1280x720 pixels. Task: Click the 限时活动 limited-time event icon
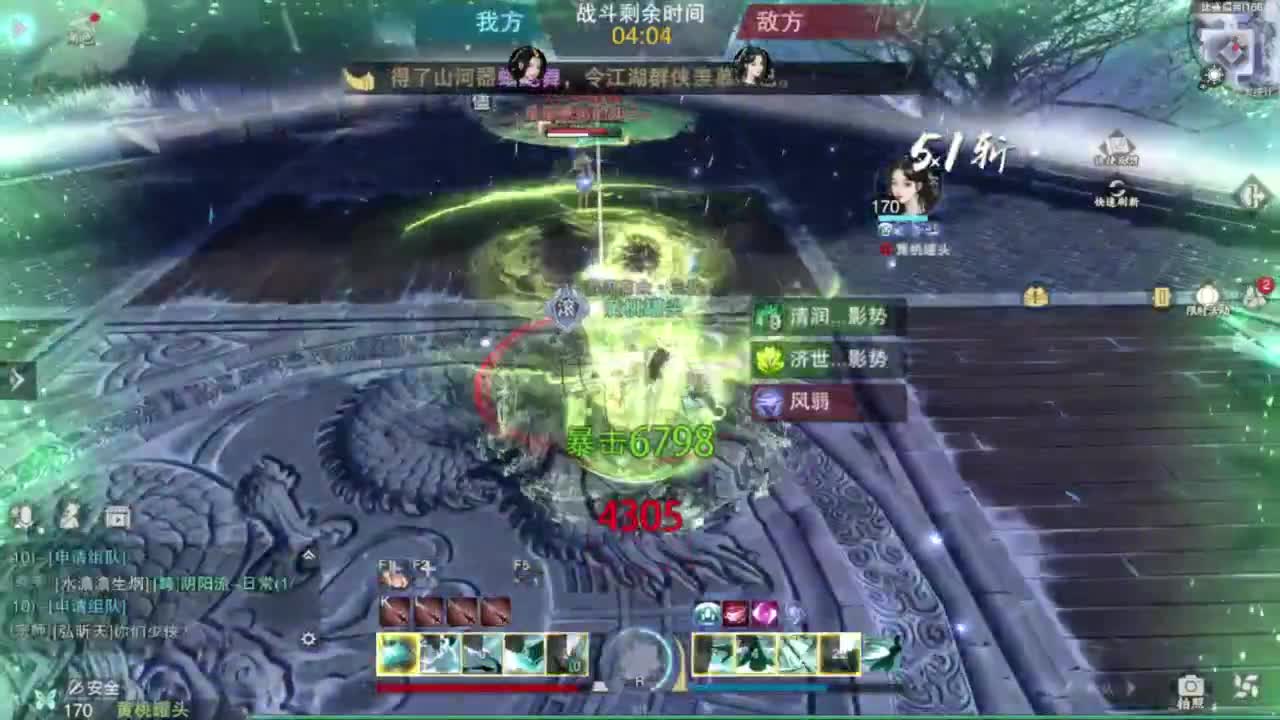click(x=1208, y=292)
